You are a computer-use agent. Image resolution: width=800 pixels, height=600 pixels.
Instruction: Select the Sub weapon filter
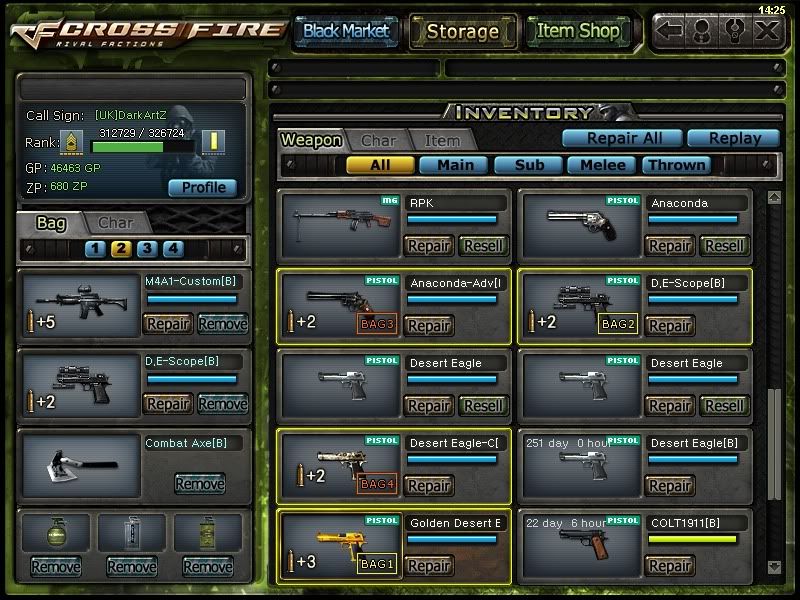[x=528, y=165]
